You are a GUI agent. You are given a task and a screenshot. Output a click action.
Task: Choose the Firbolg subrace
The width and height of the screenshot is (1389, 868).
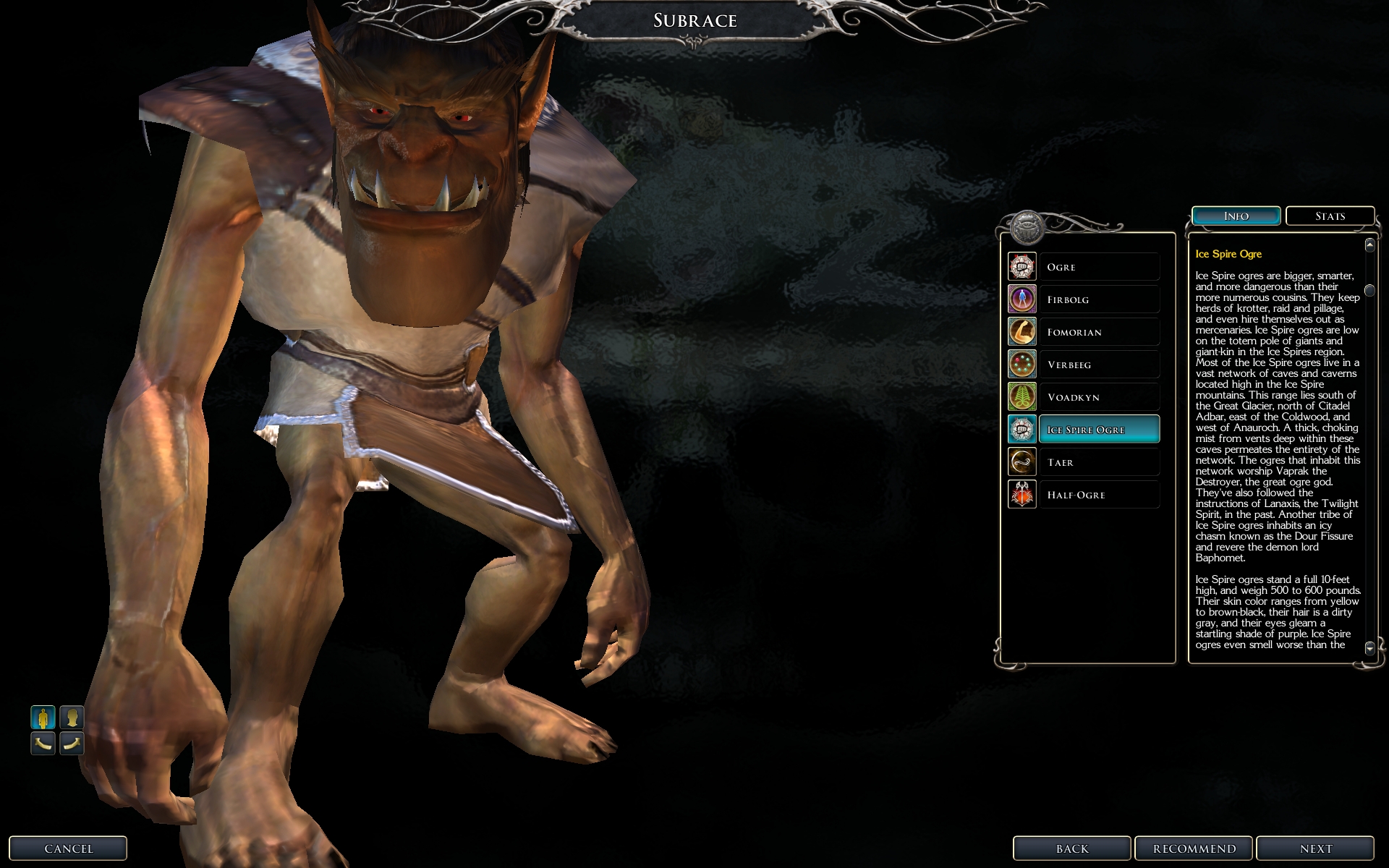pyautogui.click(x=1098, y=299)
